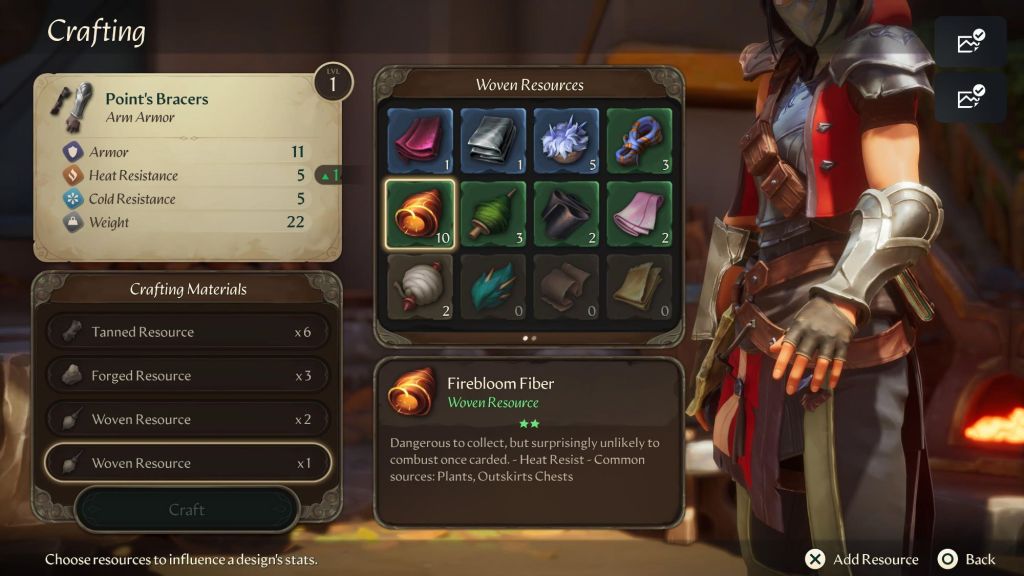Image resolution: width=1024 pixels, height=576 pixels.
Task: Select the dark black cloth resource
Action: [x=566, y=213]
